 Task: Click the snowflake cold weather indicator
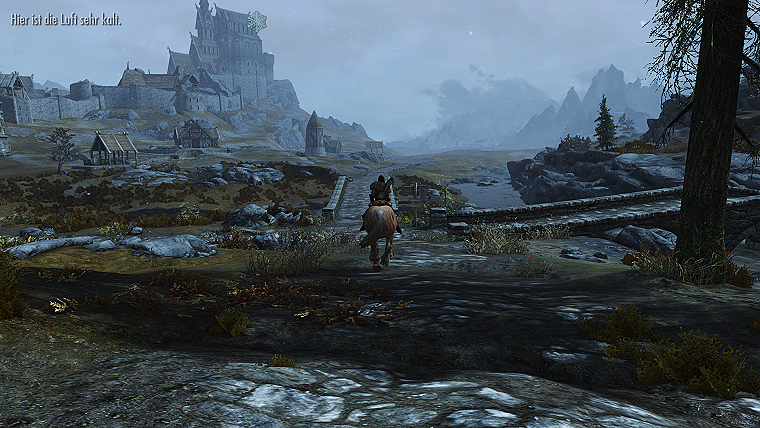[x=257, y=20]
